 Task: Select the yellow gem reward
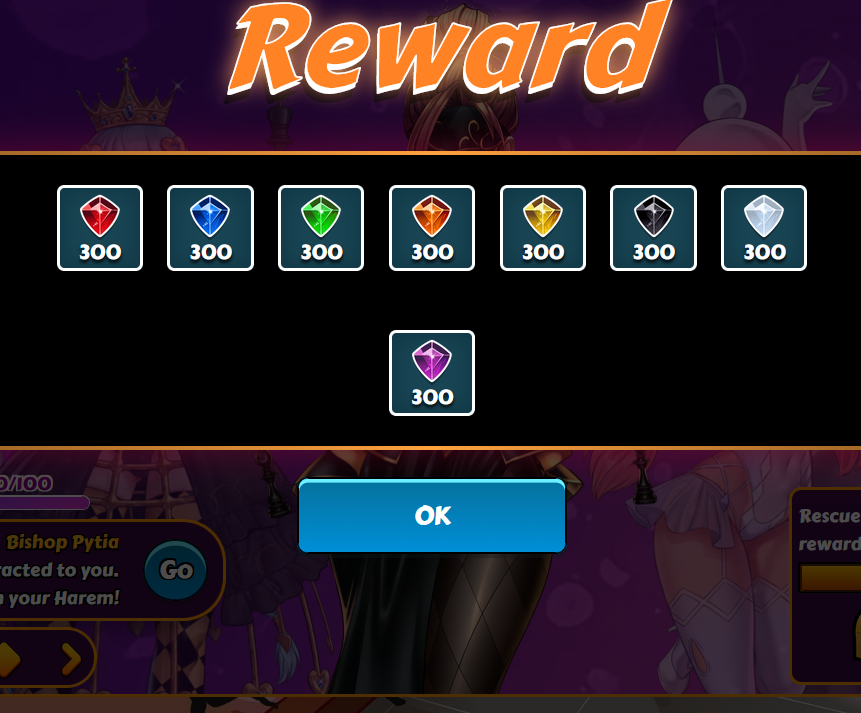coord(543,228)
